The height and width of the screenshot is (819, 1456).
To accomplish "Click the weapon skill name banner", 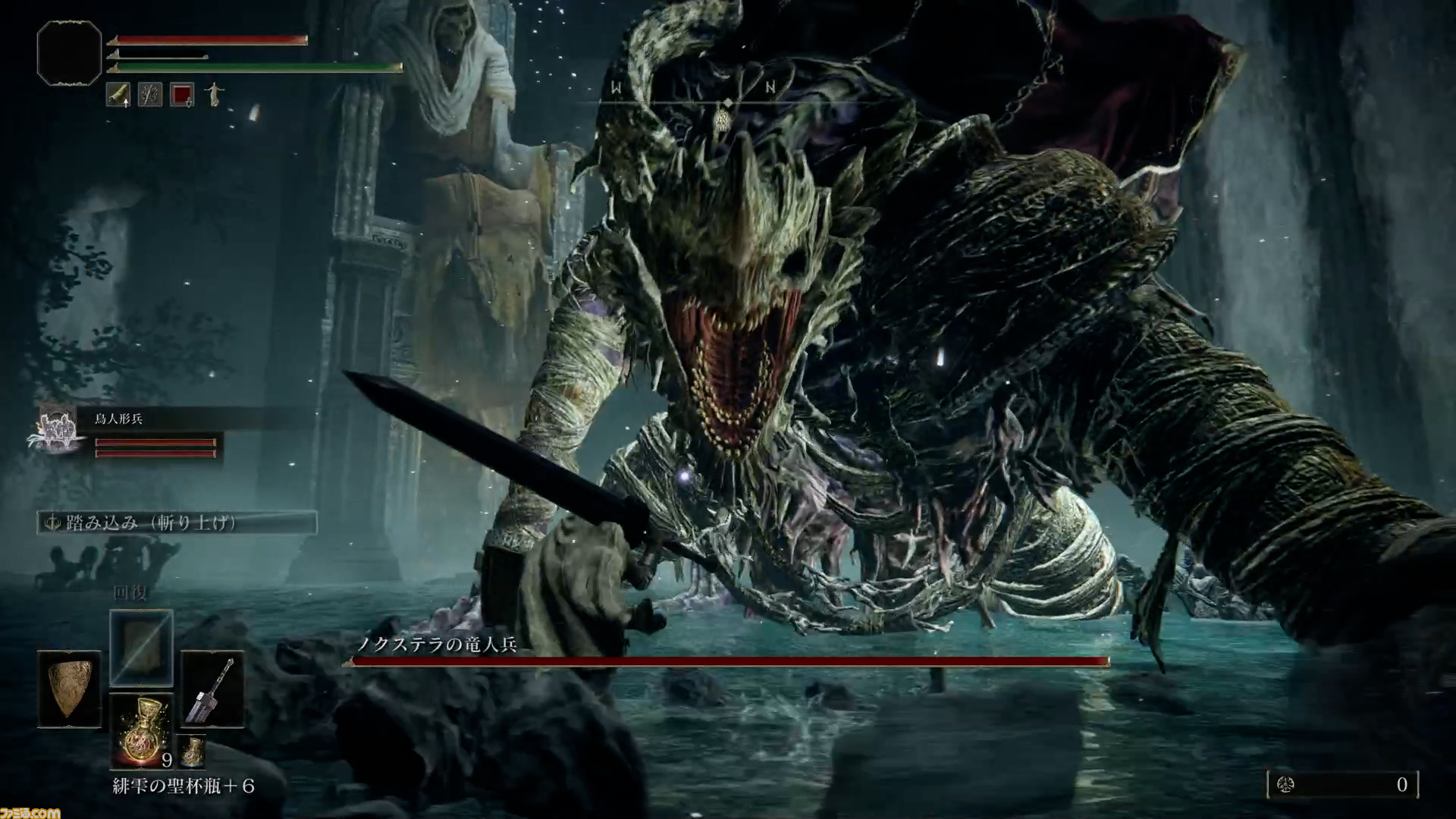I will (x=177, y=522).
